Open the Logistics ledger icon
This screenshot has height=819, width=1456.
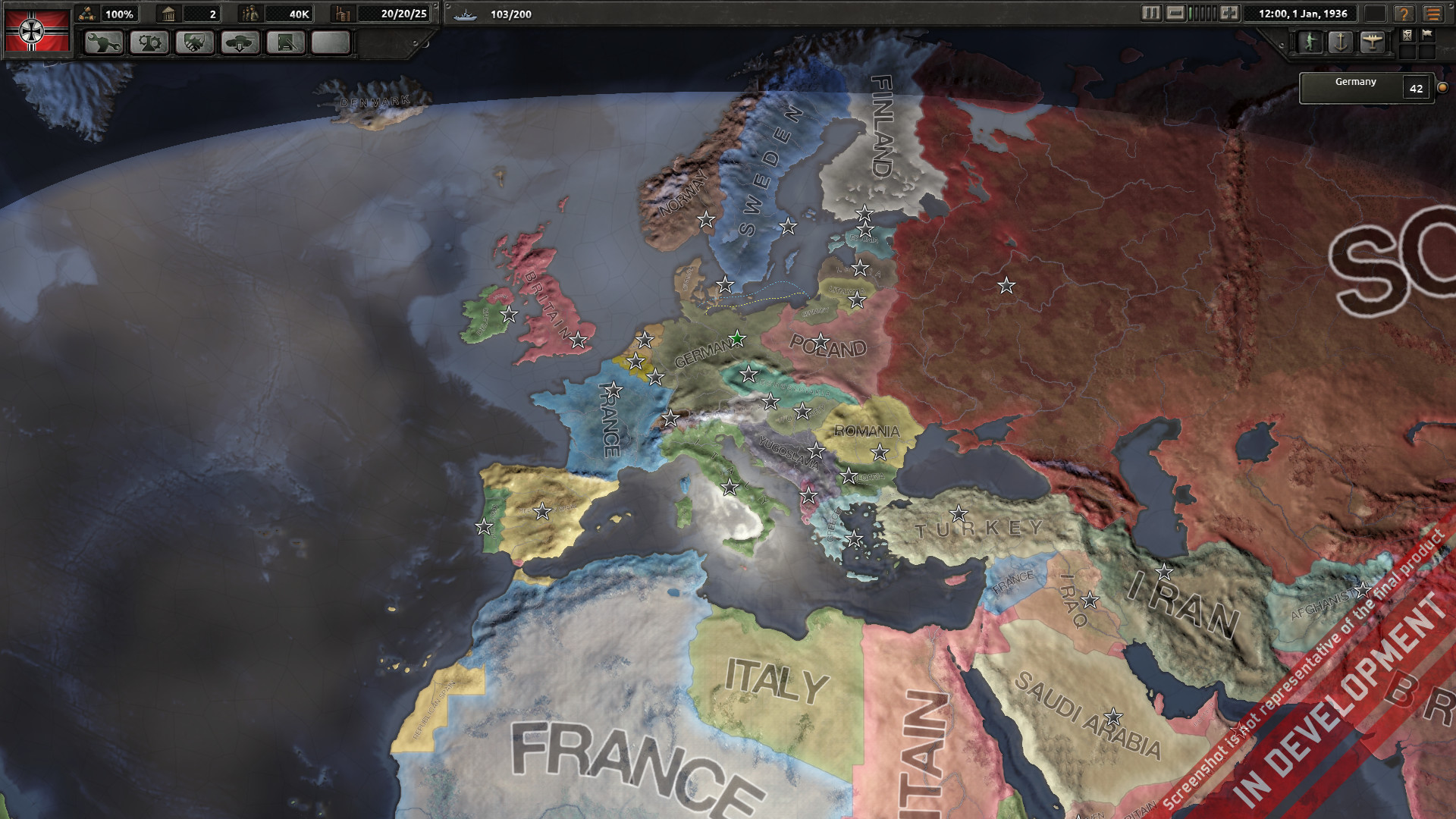tap(286, 43)
